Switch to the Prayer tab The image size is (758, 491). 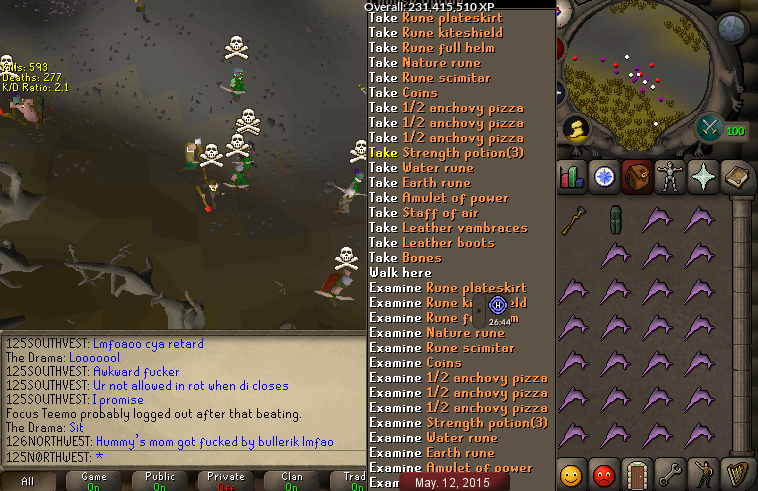[x=702, y=176]
